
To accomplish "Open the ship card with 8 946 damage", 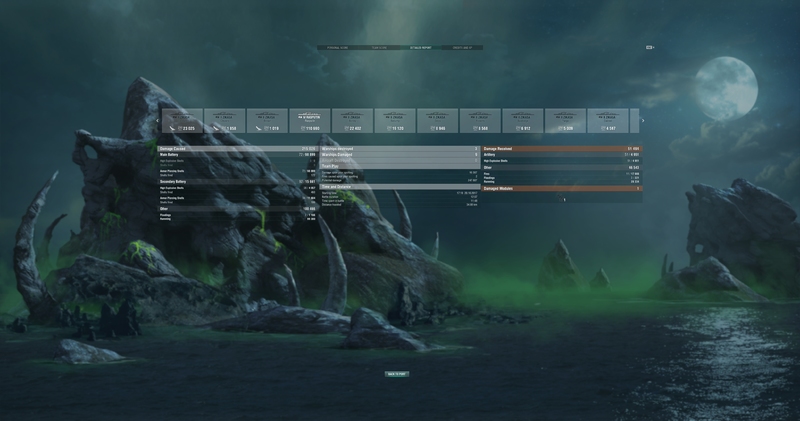I will point(438,121).
